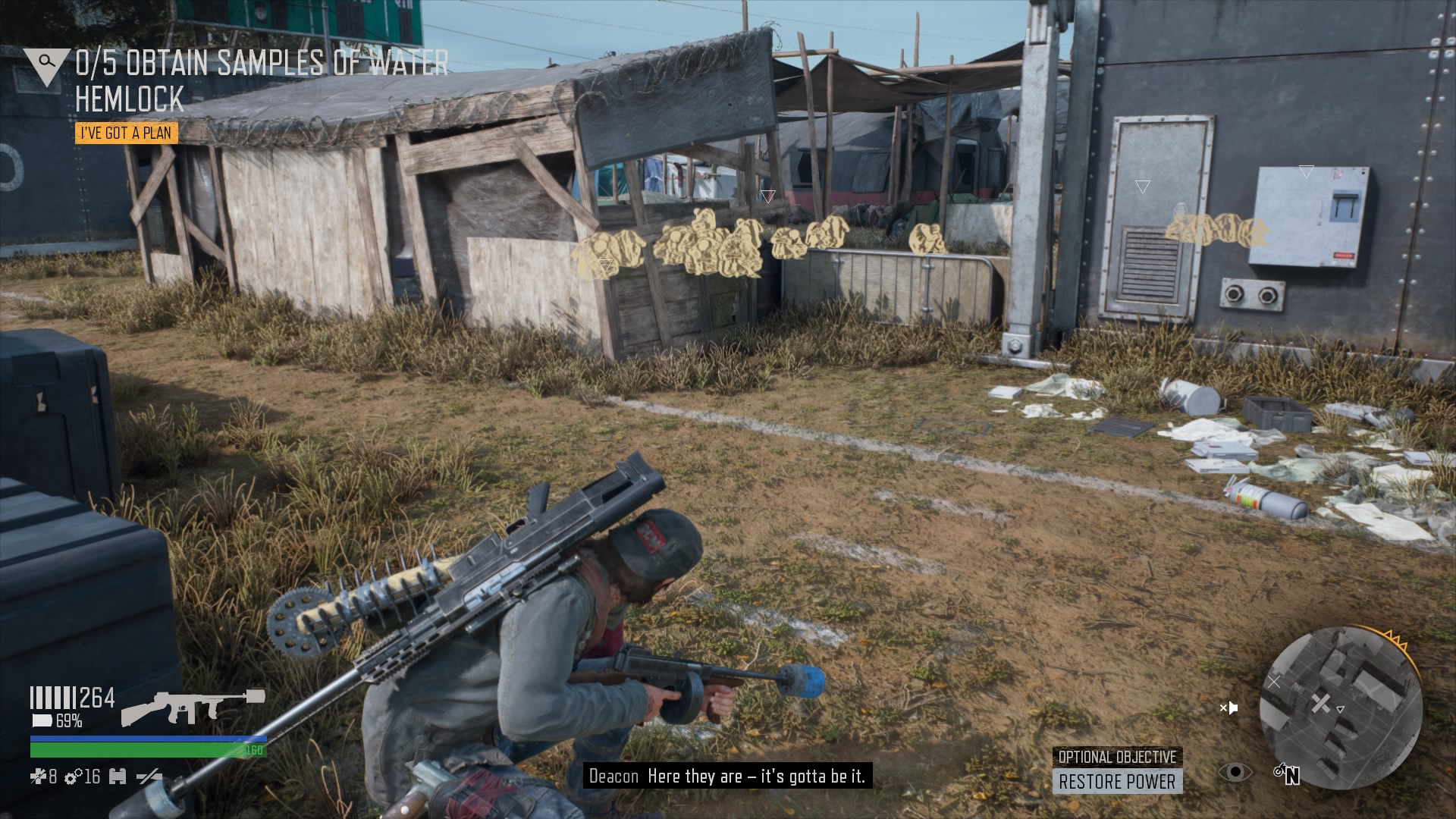This screenshot has width=1456, height=819.
Task: Click the medkit cross icon
Action: coord(38,776)
